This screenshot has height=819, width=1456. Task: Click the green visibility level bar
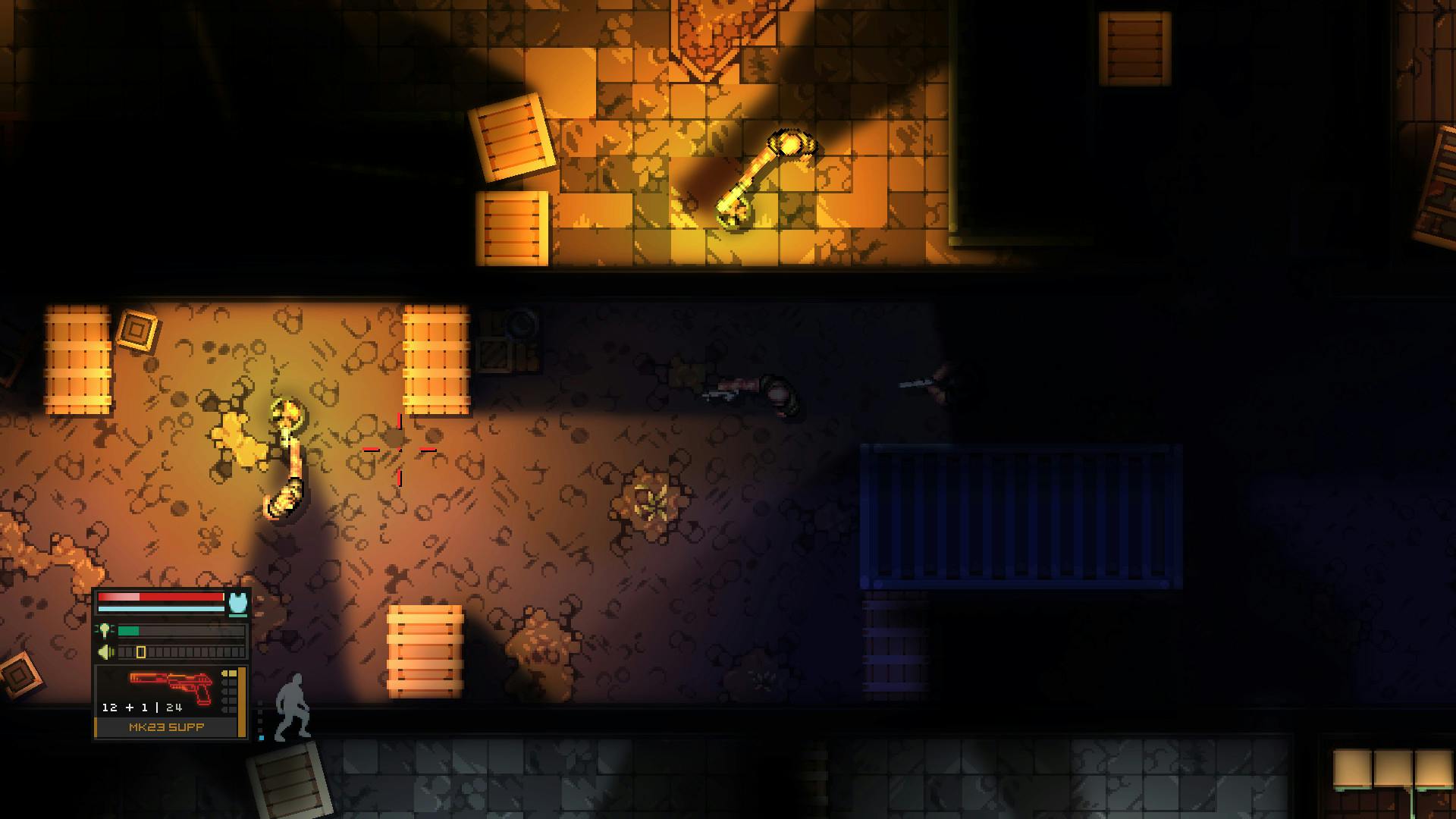tap(129, 630)
